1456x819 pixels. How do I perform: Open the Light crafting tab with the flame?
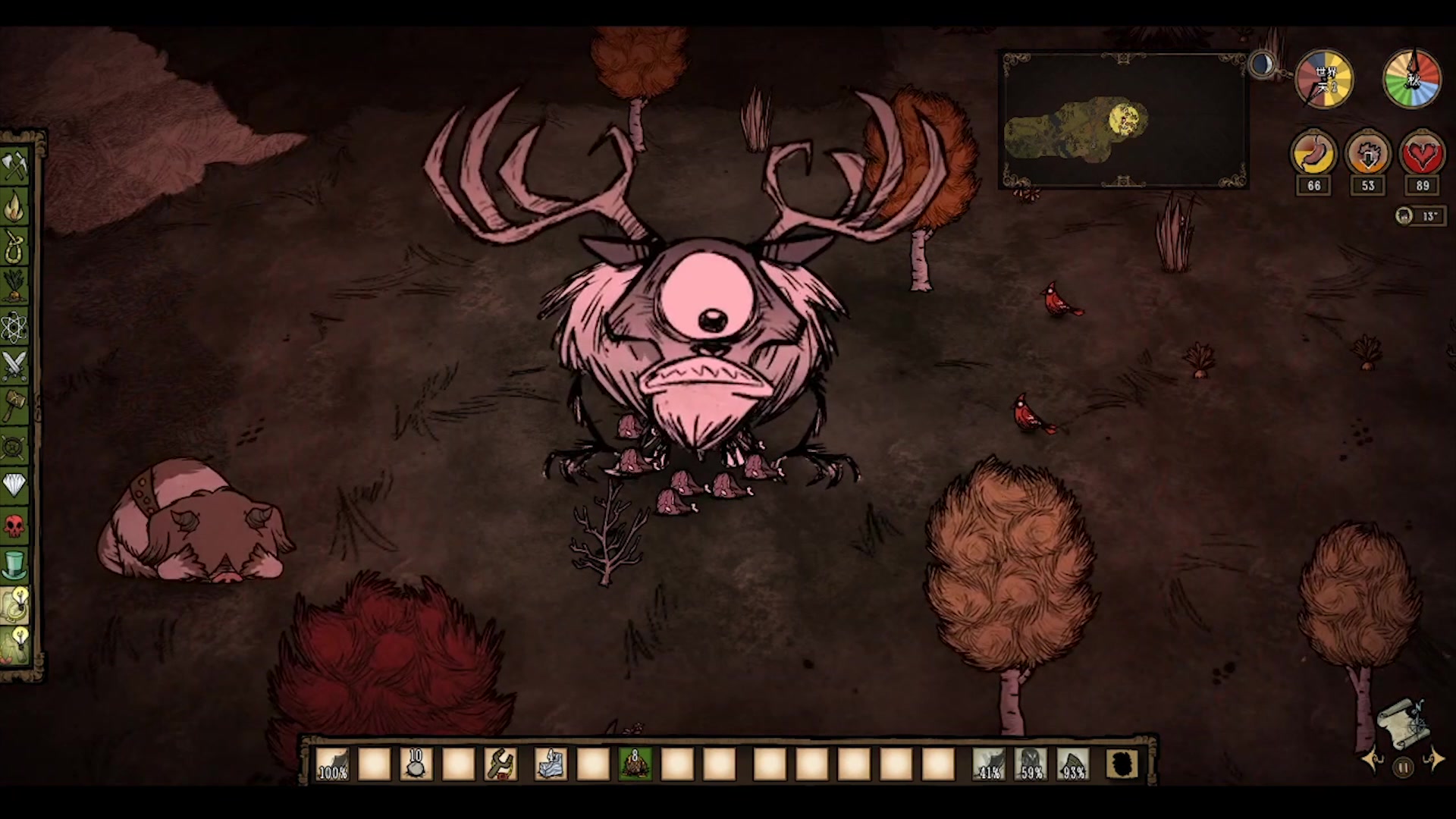pos(15,206)
